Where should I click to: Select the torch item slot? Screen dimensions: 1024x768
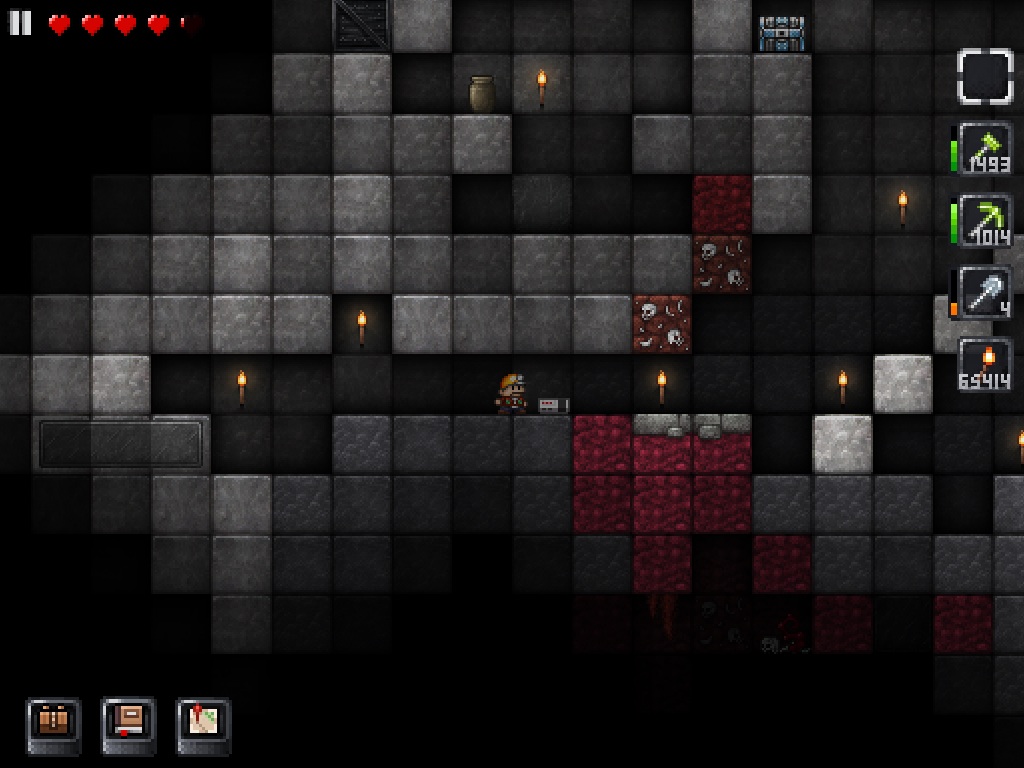pyautogui.click(x=984, y=365)
